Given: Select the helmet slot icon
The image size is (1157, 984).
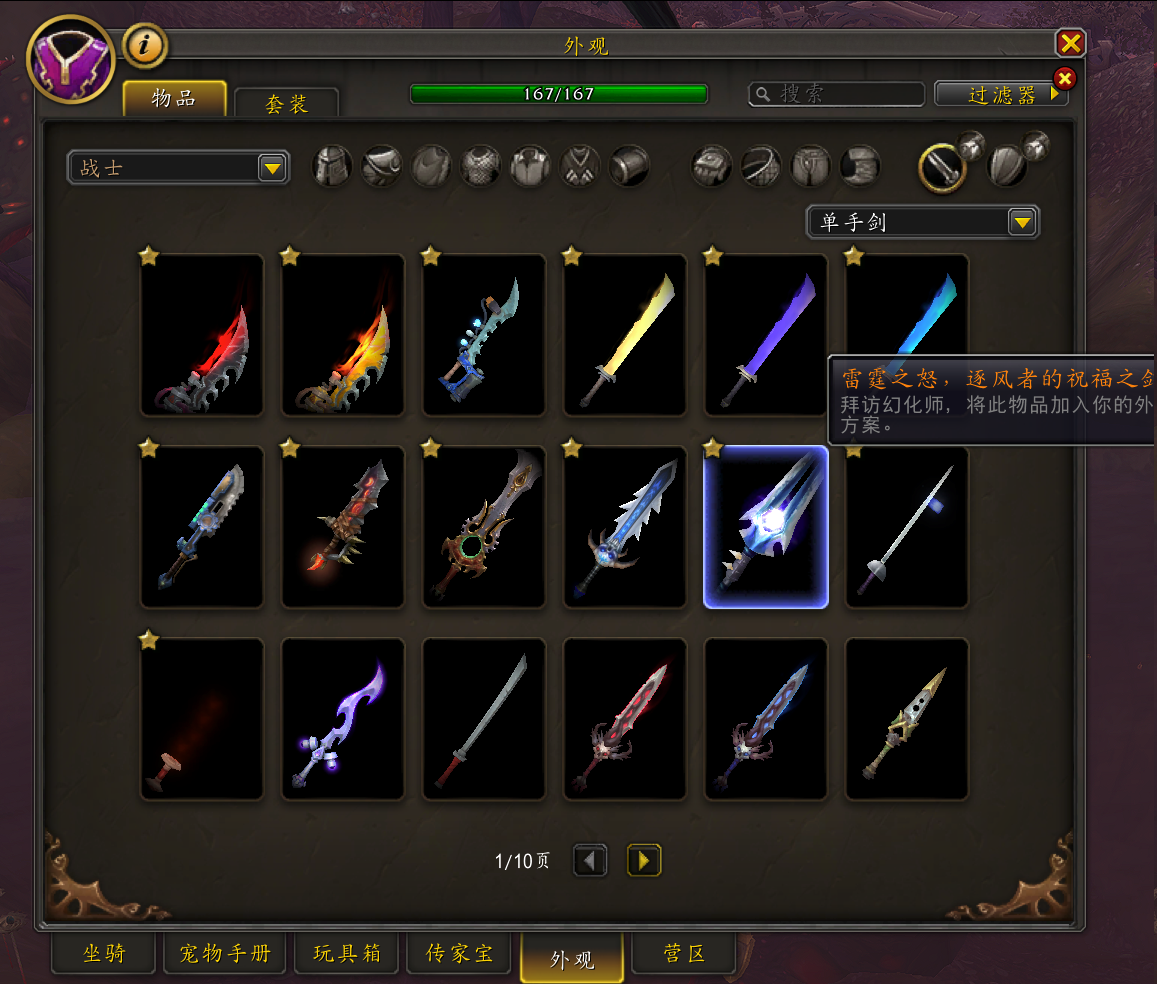Looking at the screenshot, I should (333, 166).
